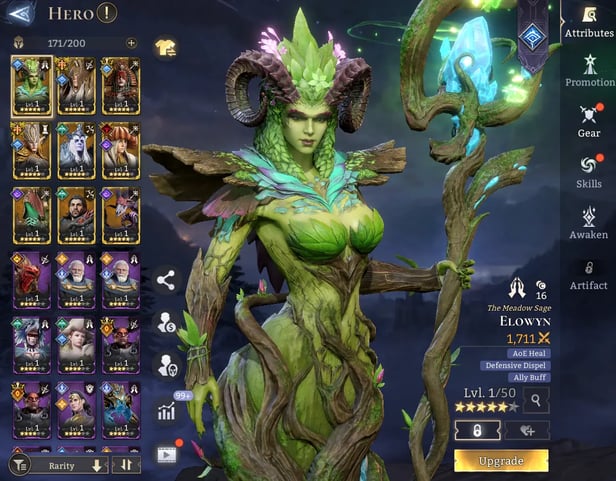Go back using the arrow button
The width and height of the screenshot is (616, 481).
[x=21, y=13]
